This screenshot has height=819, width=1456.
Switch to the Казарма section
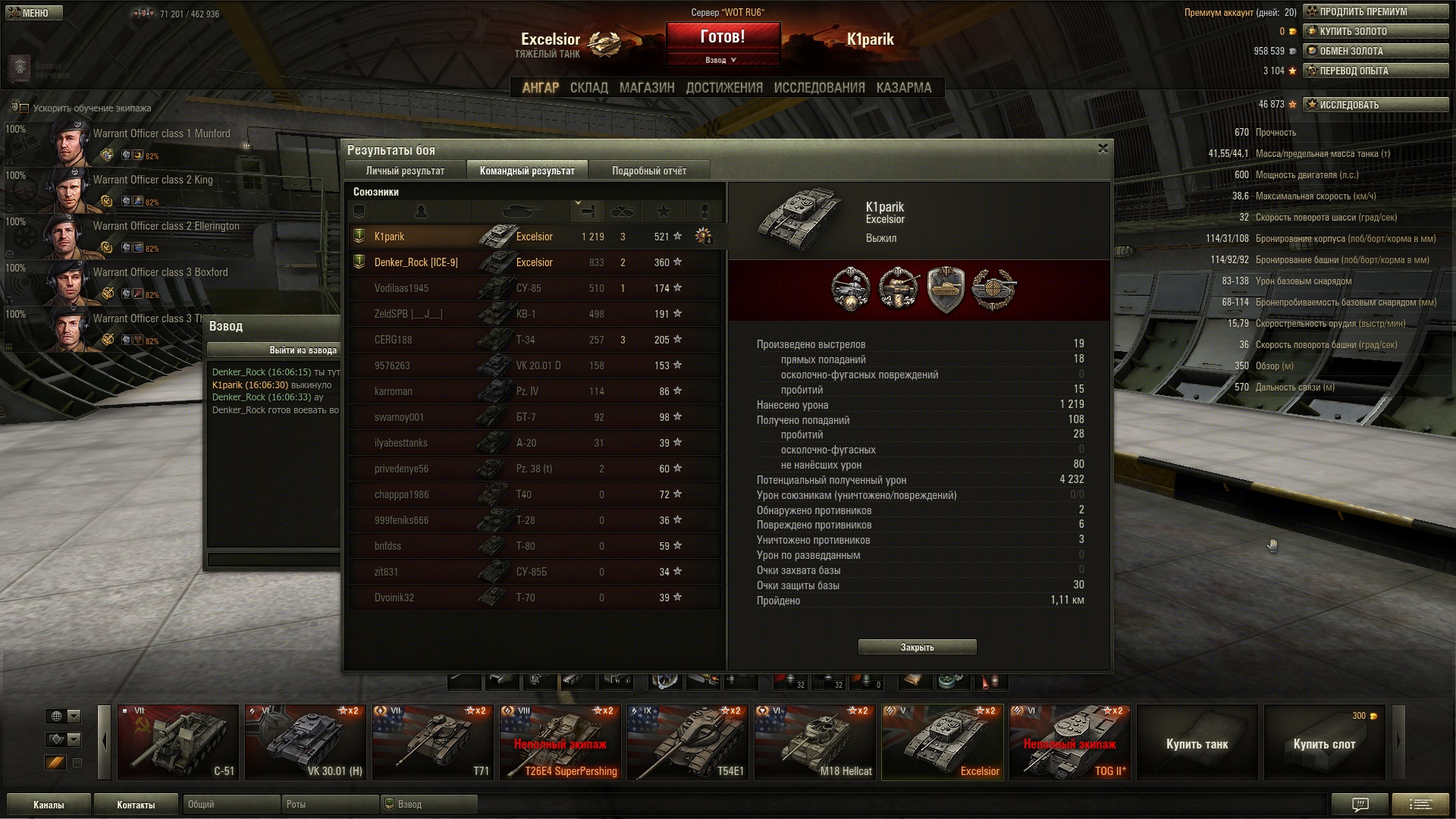click(903, 88)
